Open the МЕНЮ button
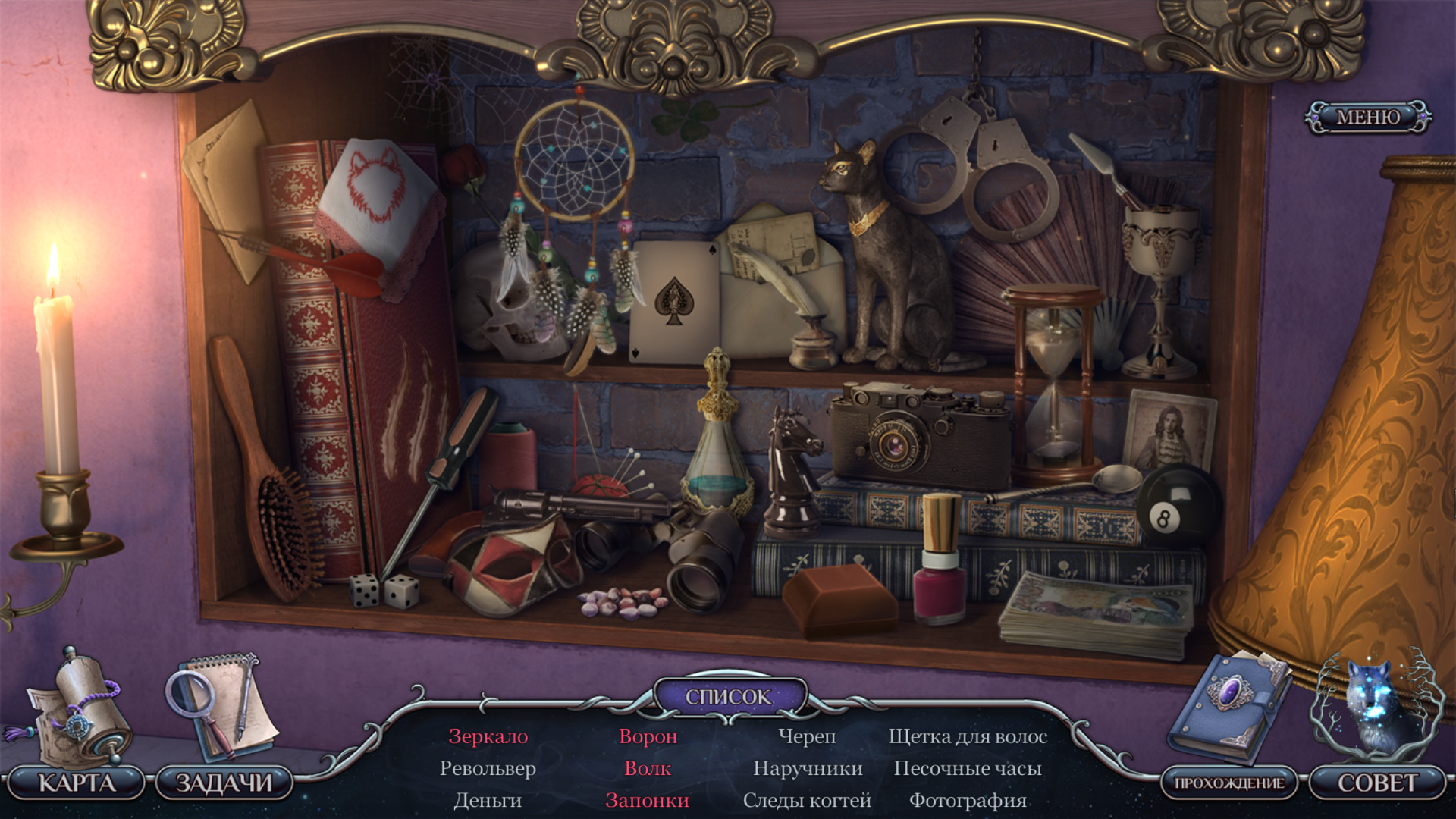 click(x=1367, y=118)
